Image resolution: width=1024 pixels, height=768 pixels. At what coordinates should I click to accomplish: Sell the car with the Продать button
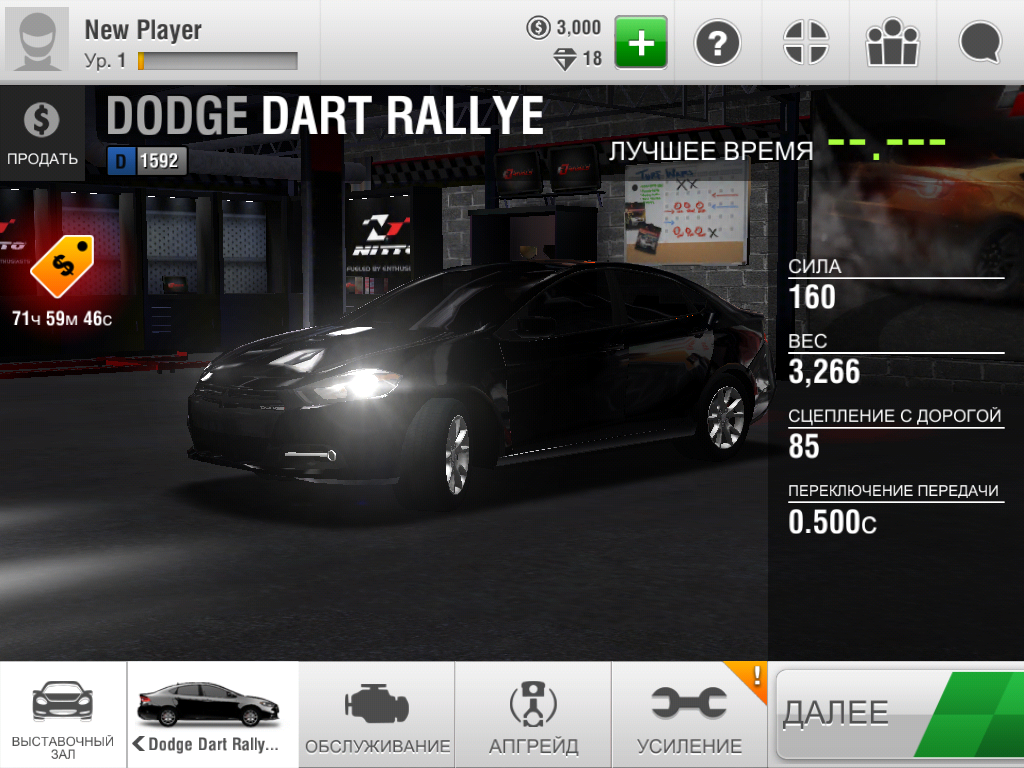click(x=42, y=133)
